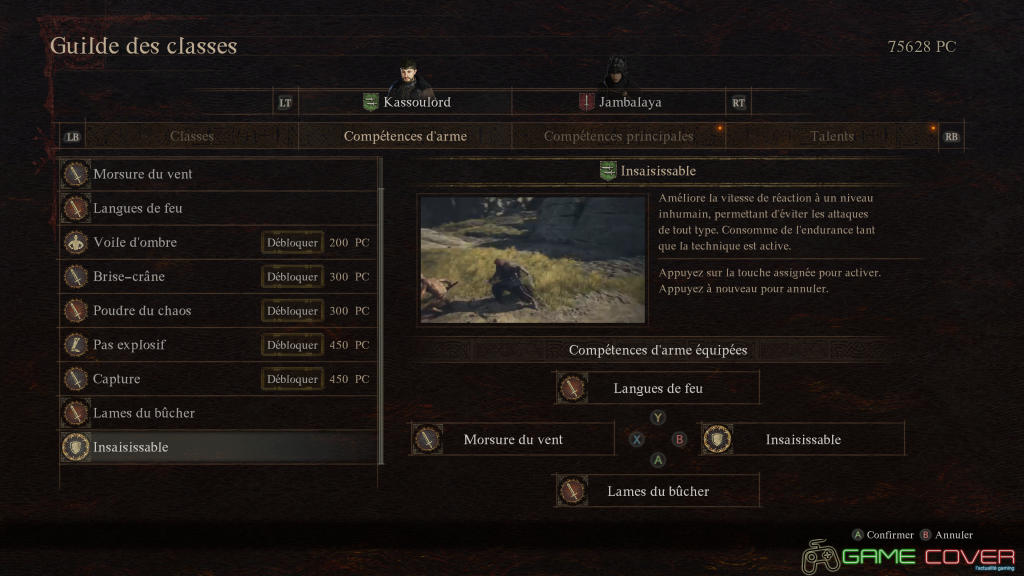
Task: Choose the equipped Morsure du vent slot
Action: (x=512, y=439)
